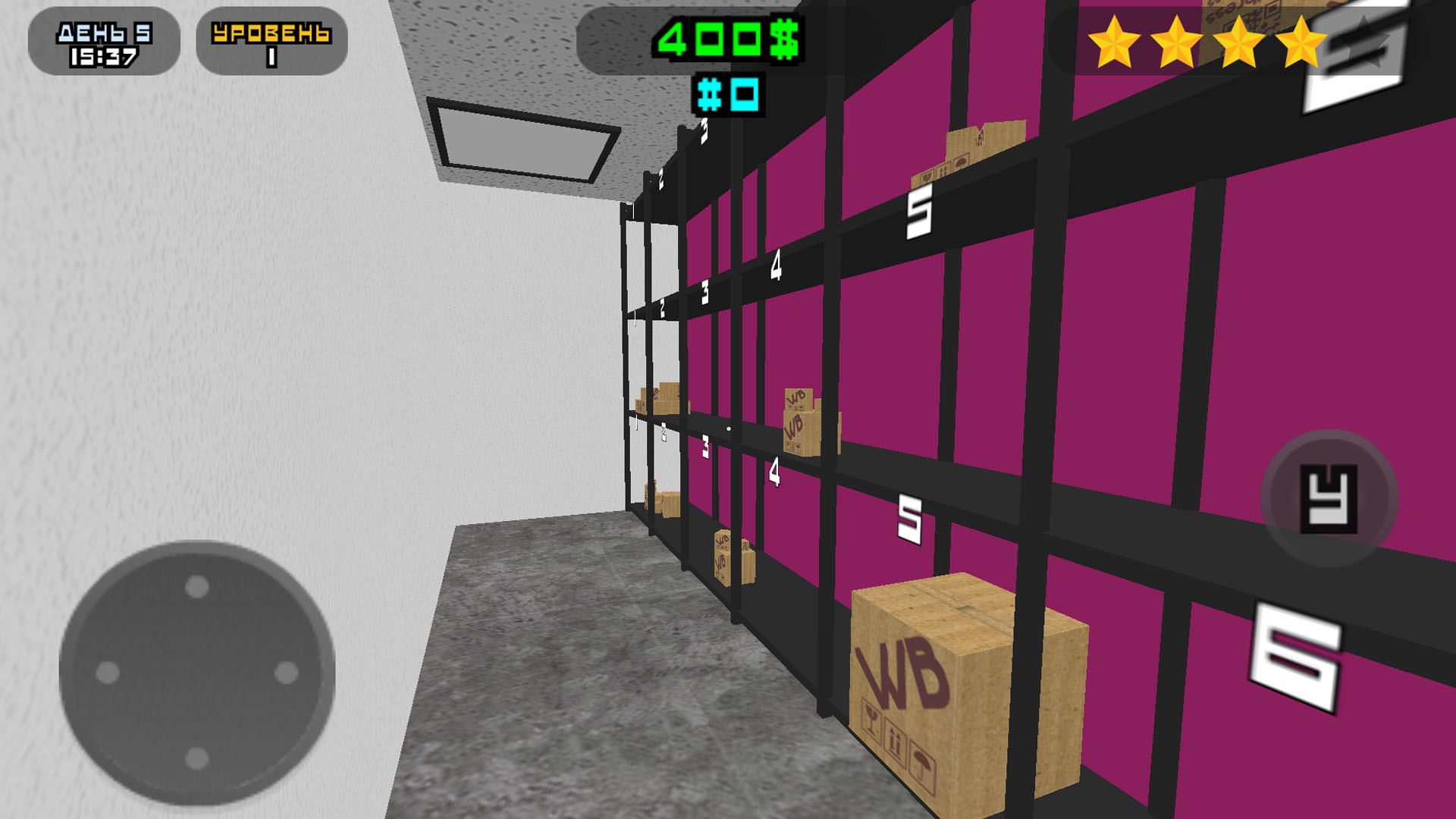Screen dimensions: 1456x819
Task: Click the first gold star in the rating
Action: pos(1113,42)
